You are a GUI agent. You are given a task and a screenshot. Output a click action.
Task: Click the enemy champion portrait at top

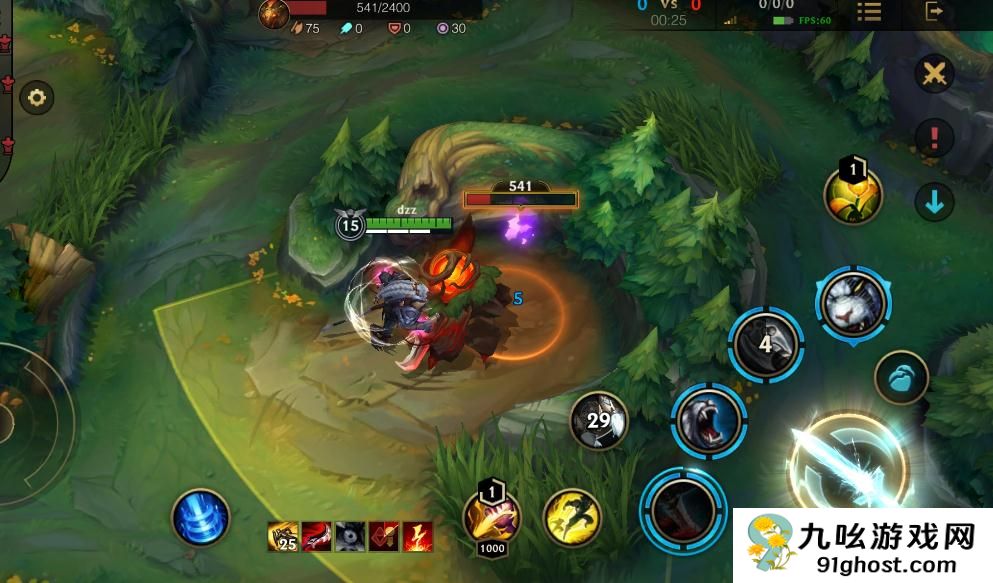point(273,14)
